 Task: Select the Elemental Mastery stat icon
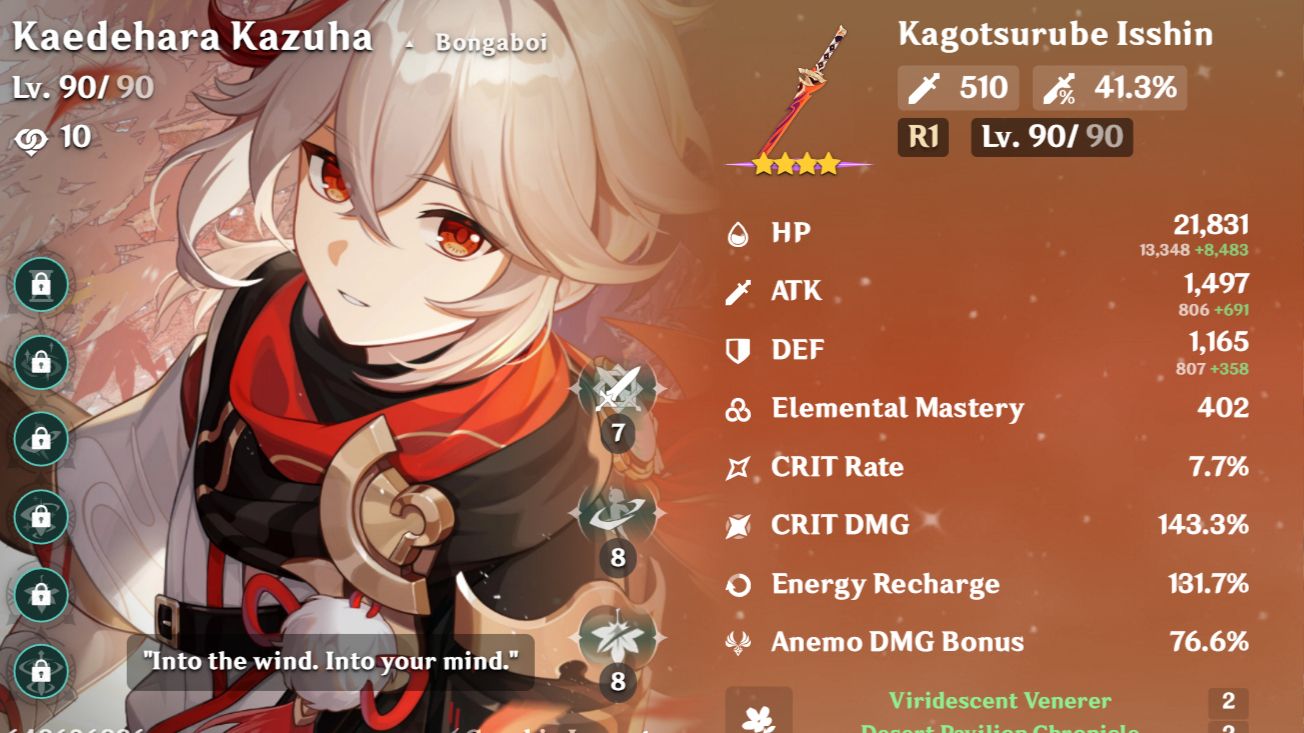(737, 408)
